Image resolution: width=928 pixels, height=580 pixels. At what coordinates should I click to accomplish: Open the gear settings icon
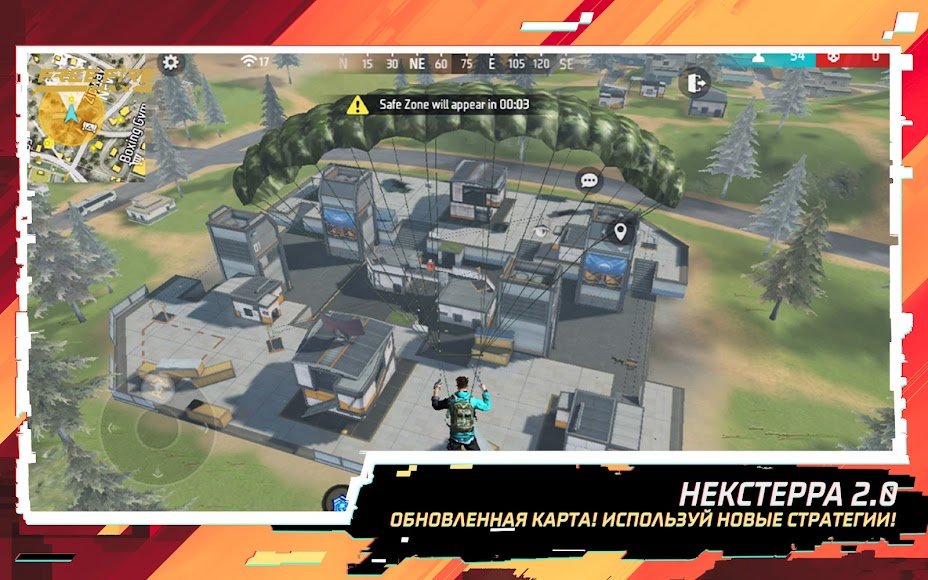pyautogui.click(x=170, y=63)
